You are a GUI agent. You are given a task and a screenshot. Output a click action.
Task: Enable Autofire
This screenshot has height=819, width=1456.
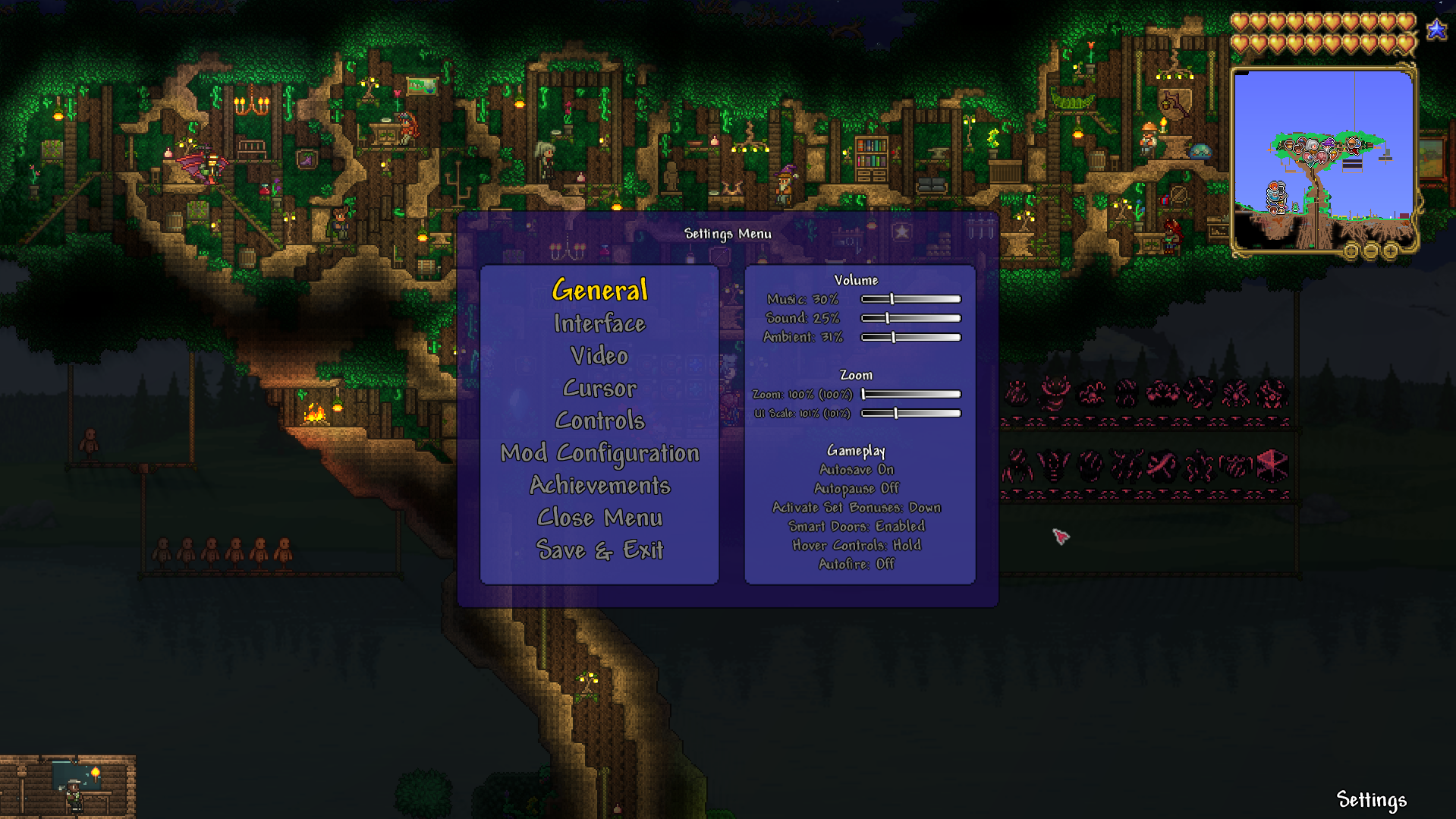(856, 564)
